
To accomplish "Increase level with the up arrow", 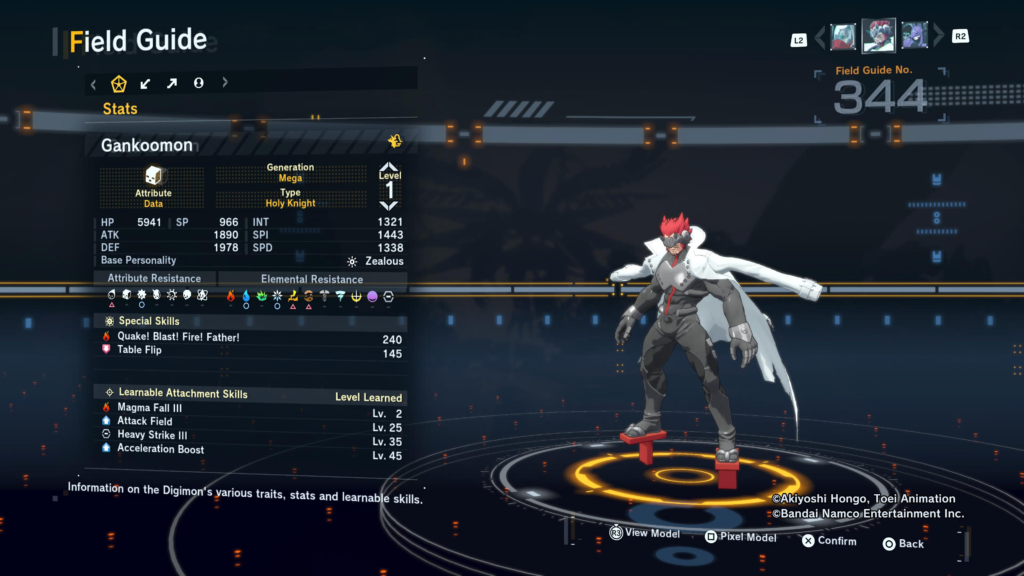I will tap(389, 168).
